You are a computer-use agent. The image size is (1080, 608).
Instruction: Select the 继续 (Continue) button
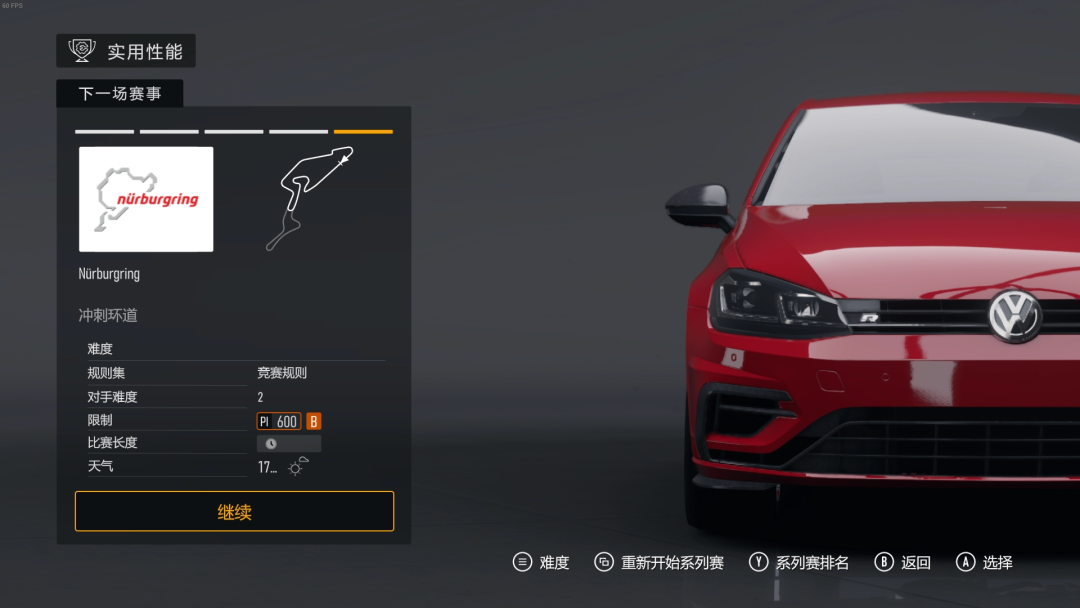point(234,511)
